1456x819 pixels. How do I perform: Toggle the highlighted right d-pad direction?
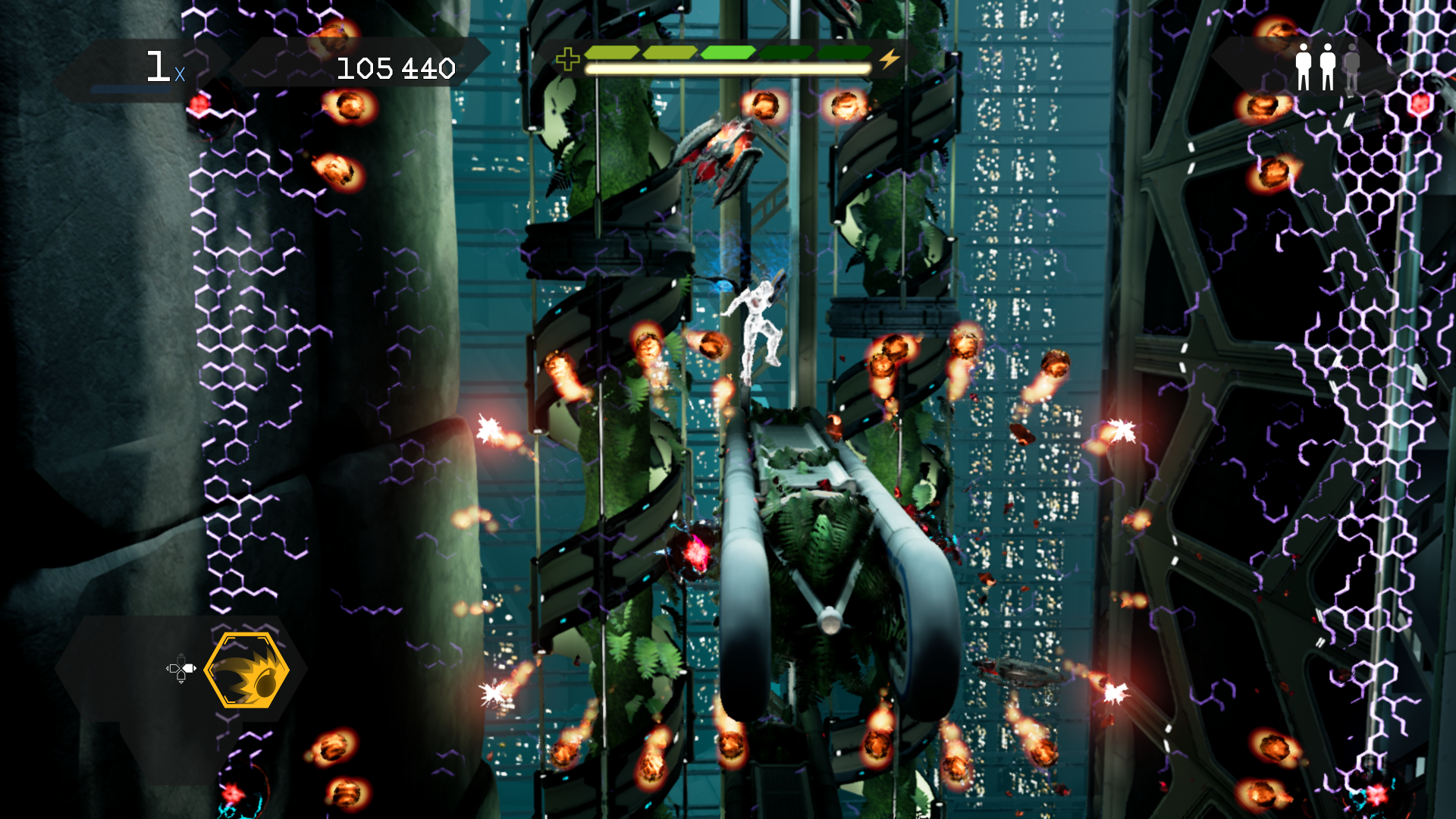pyautogui.click(x=188, y=670)
